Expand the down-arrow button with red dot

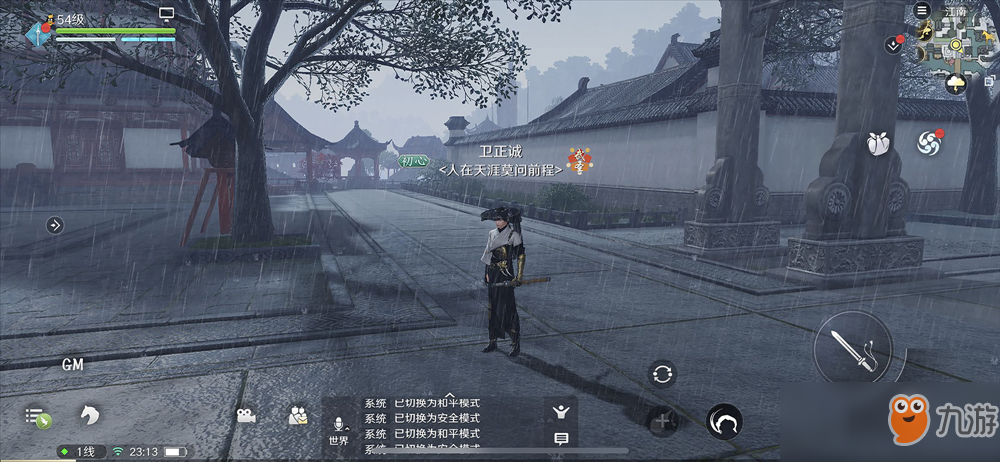(893, 45)
